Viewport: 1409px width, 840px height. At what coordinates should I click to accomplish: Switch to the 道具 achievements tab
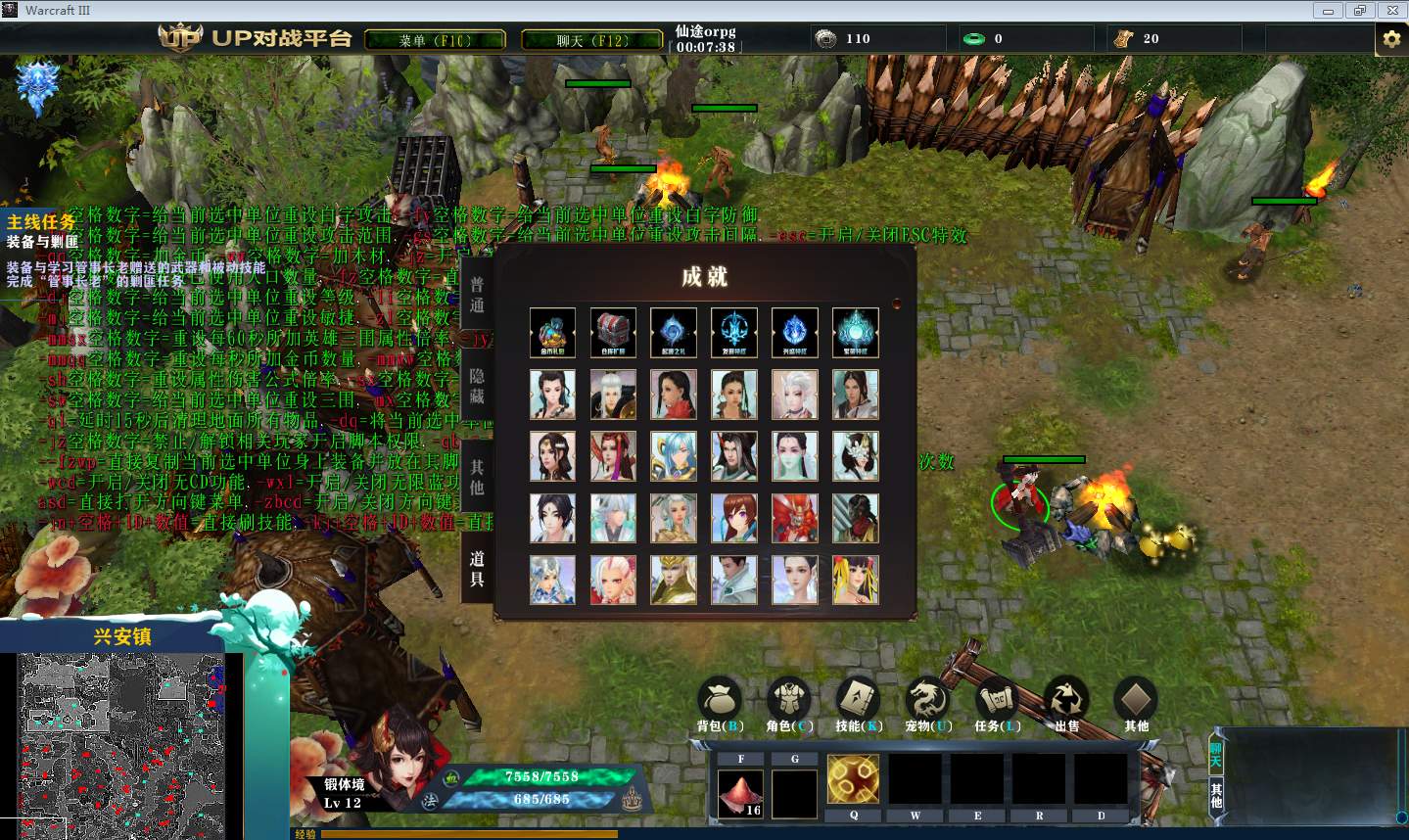pyautogui.click(x=477, y=568)
